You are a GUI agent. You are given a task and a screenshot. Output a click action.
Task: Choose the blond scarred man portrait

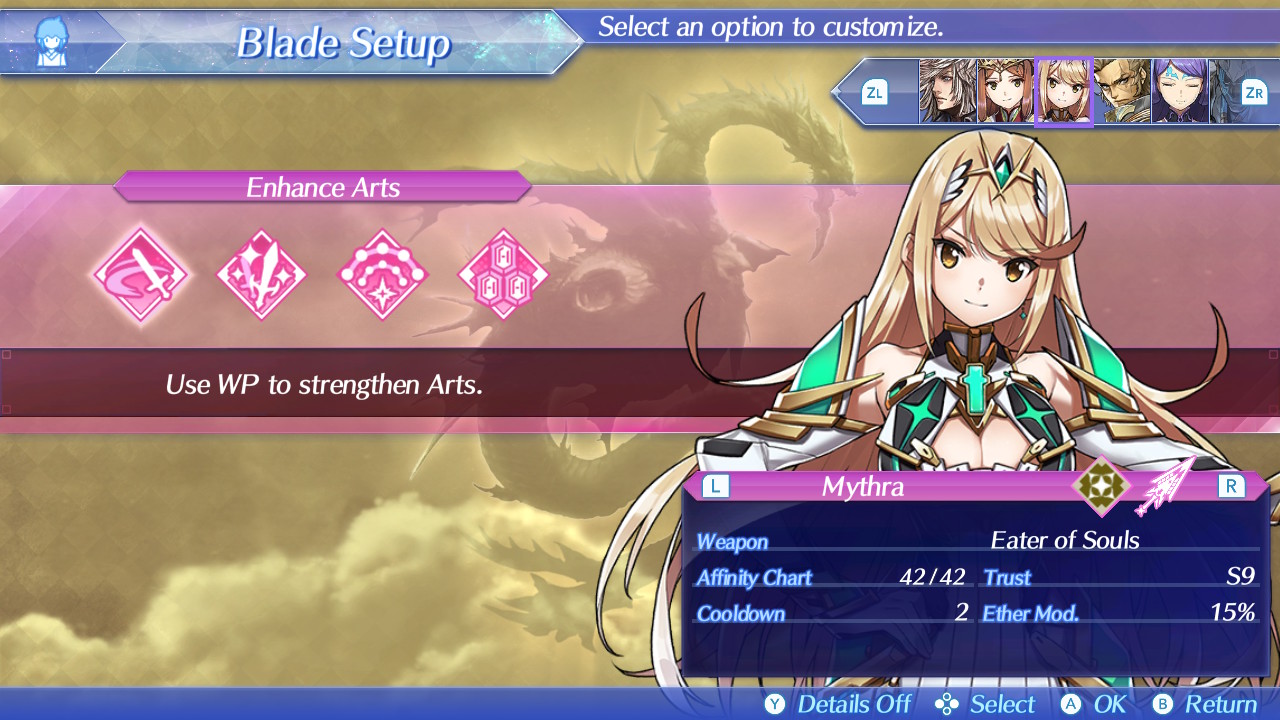coord(1121,92)
